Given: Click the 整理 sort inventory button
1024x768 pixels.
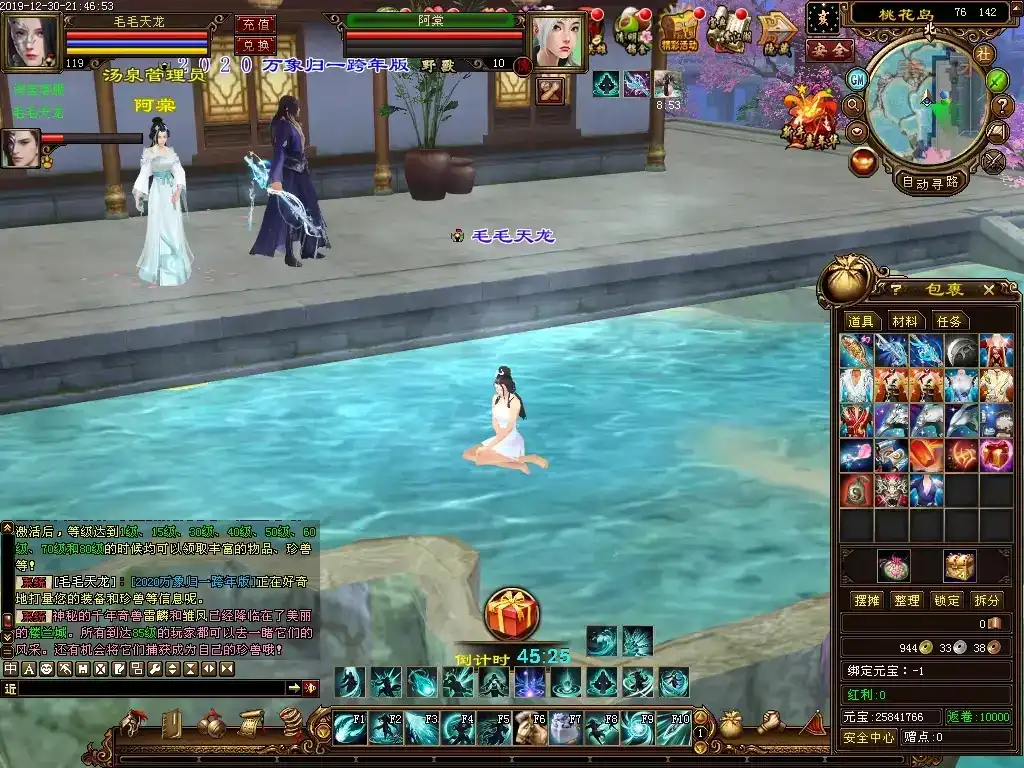Looking at the screenshot, I should (x=907, y=600).
